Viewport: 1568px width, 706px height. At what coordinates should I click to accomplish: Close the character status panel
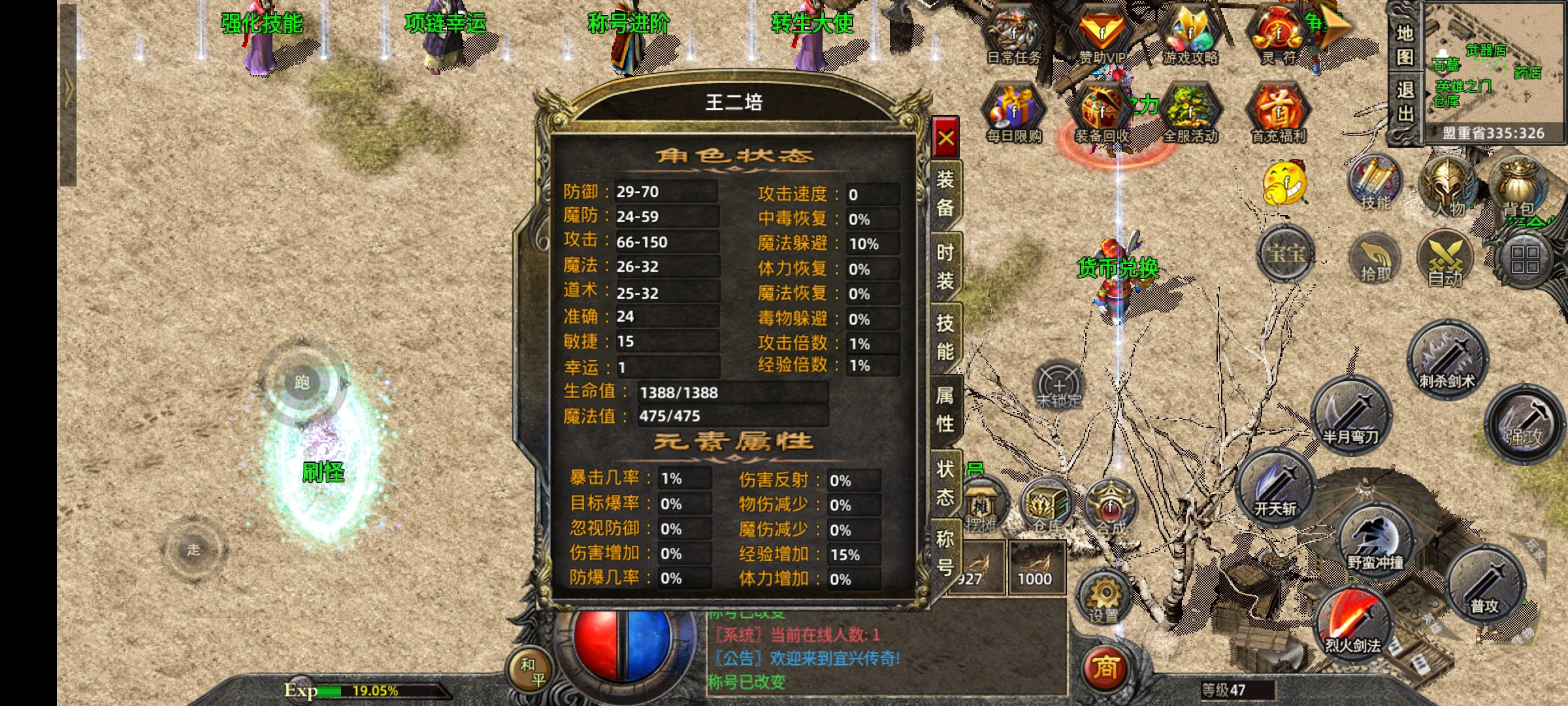(x=945, y=138)
